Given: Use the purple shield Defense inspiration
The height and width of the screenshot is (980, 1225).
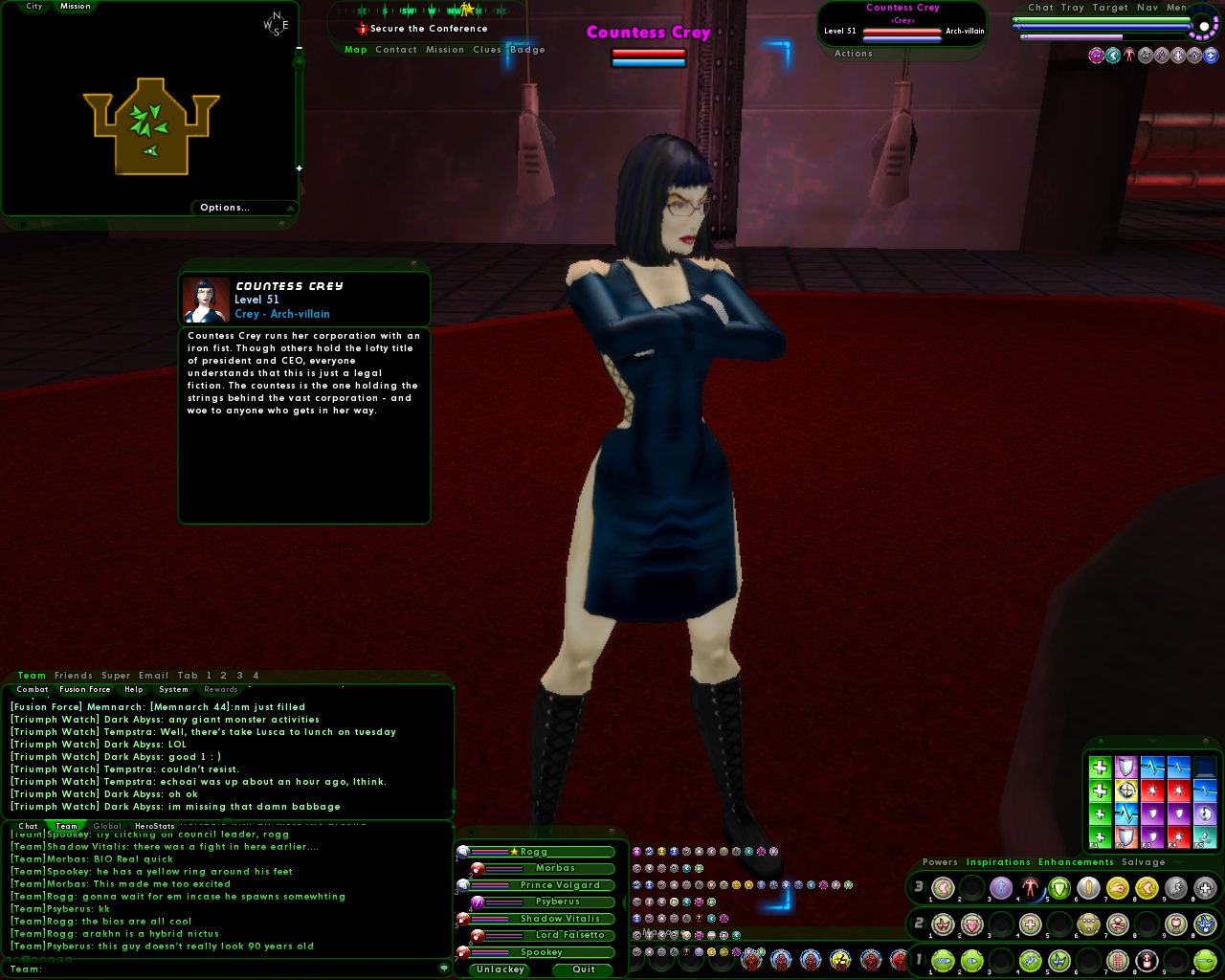Looking at the screenshot, I should coord(1126,767).
